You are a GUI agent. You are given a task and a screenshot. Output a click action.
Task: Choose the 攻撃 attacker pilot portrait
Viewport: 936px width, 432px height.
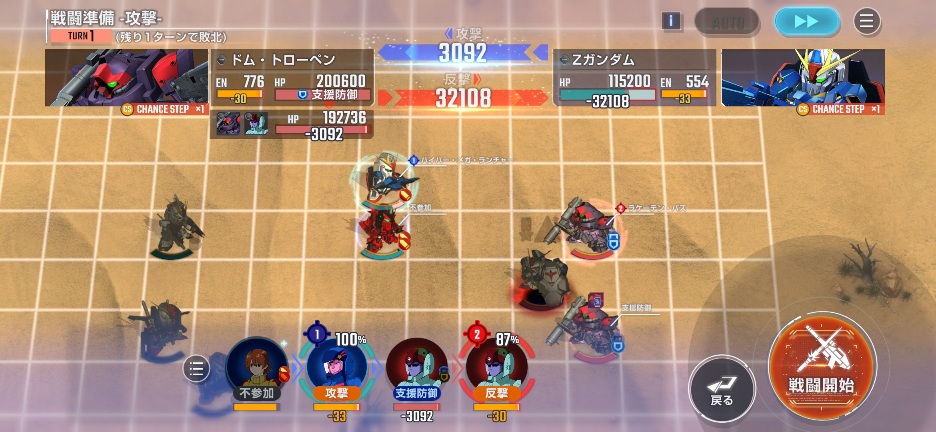(x=336, y=367)
